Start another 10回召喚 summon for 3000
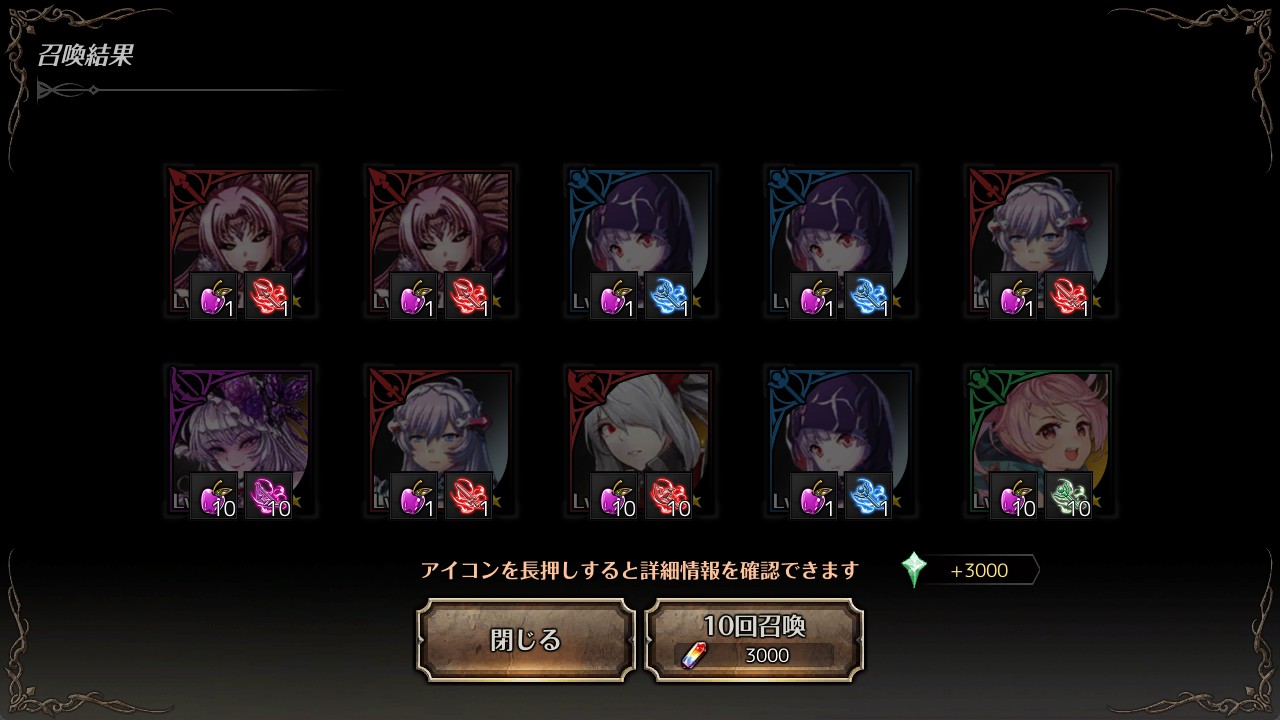This screenshot has height=720, width=1280. tap(754, 640)
